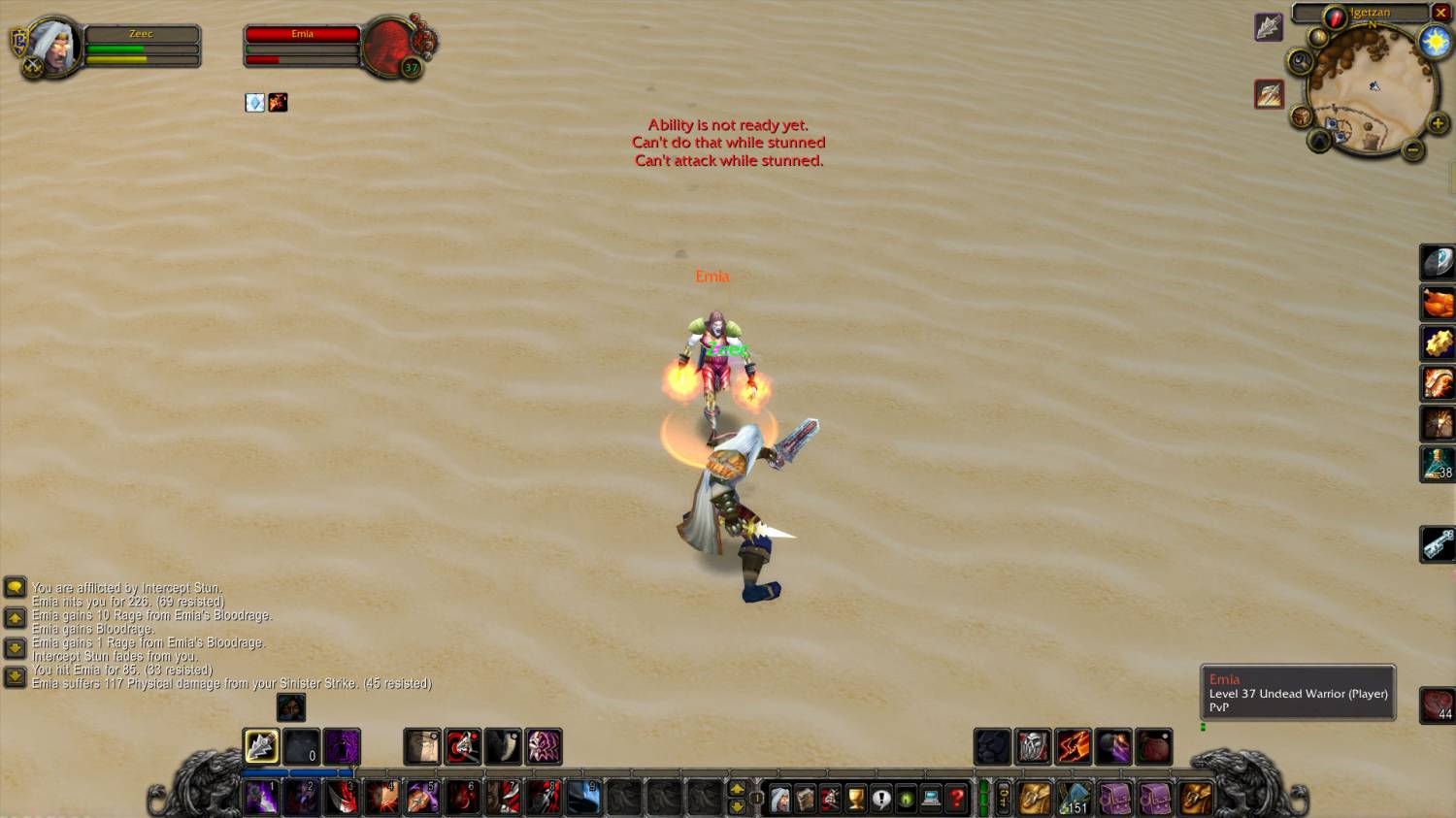Open the character info micro button
Image resolution: width=1456 pixels, height=818 pixels.
click(x=779, y=799)
